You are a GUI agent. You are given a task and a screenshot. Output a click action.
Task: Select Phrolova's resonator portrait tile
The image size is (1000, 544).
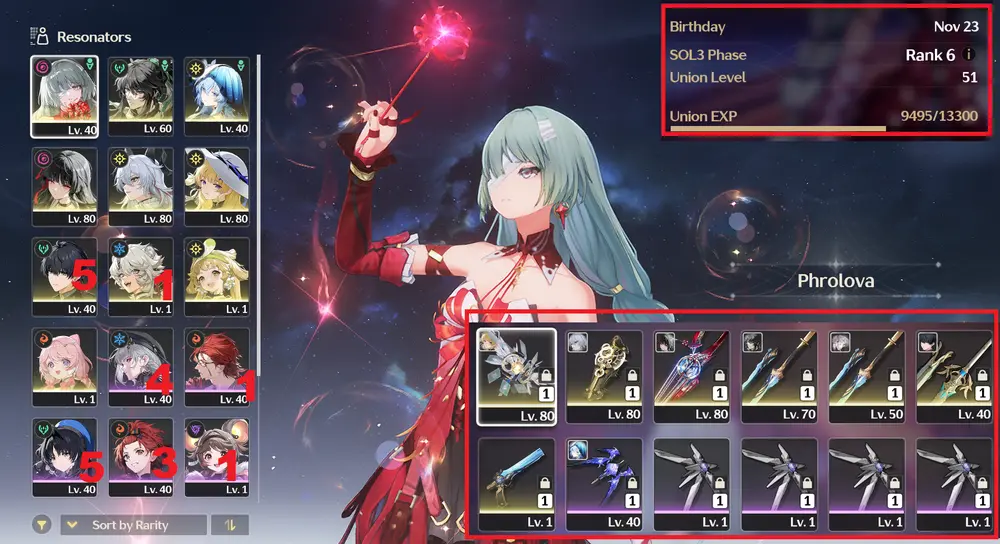[x=64, y=96]
